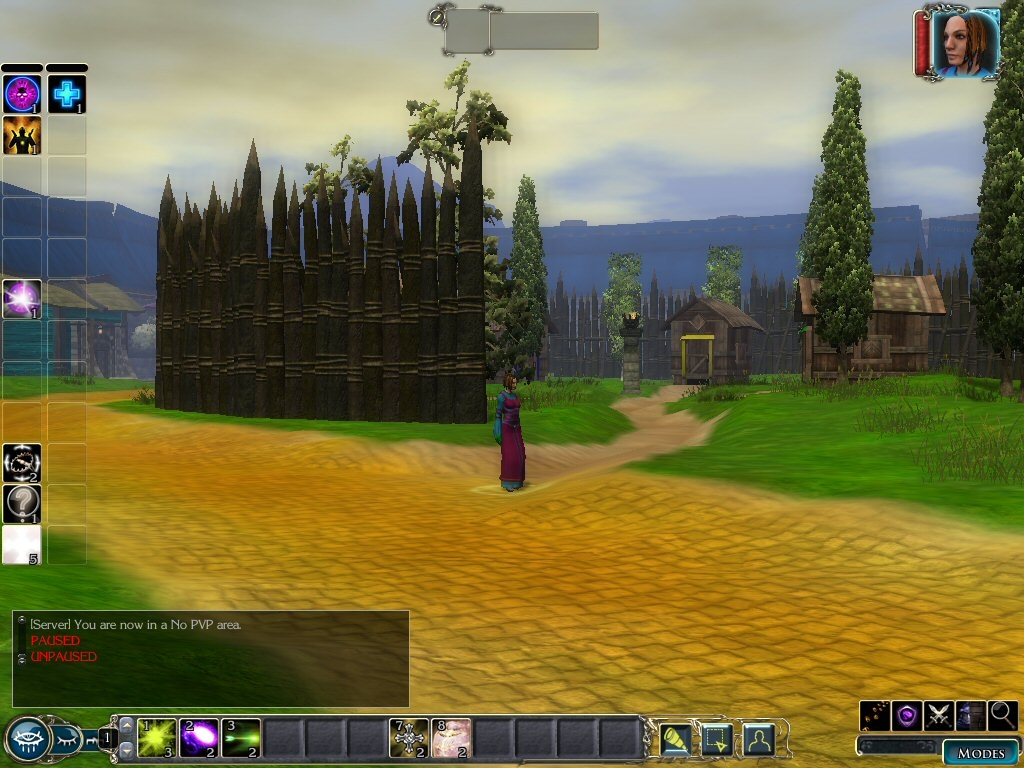The width and height of the screenshot is (1024, 768).
Task: Cast the green starburst spell in hotbar slot 1
Action: tap(157, 738)
